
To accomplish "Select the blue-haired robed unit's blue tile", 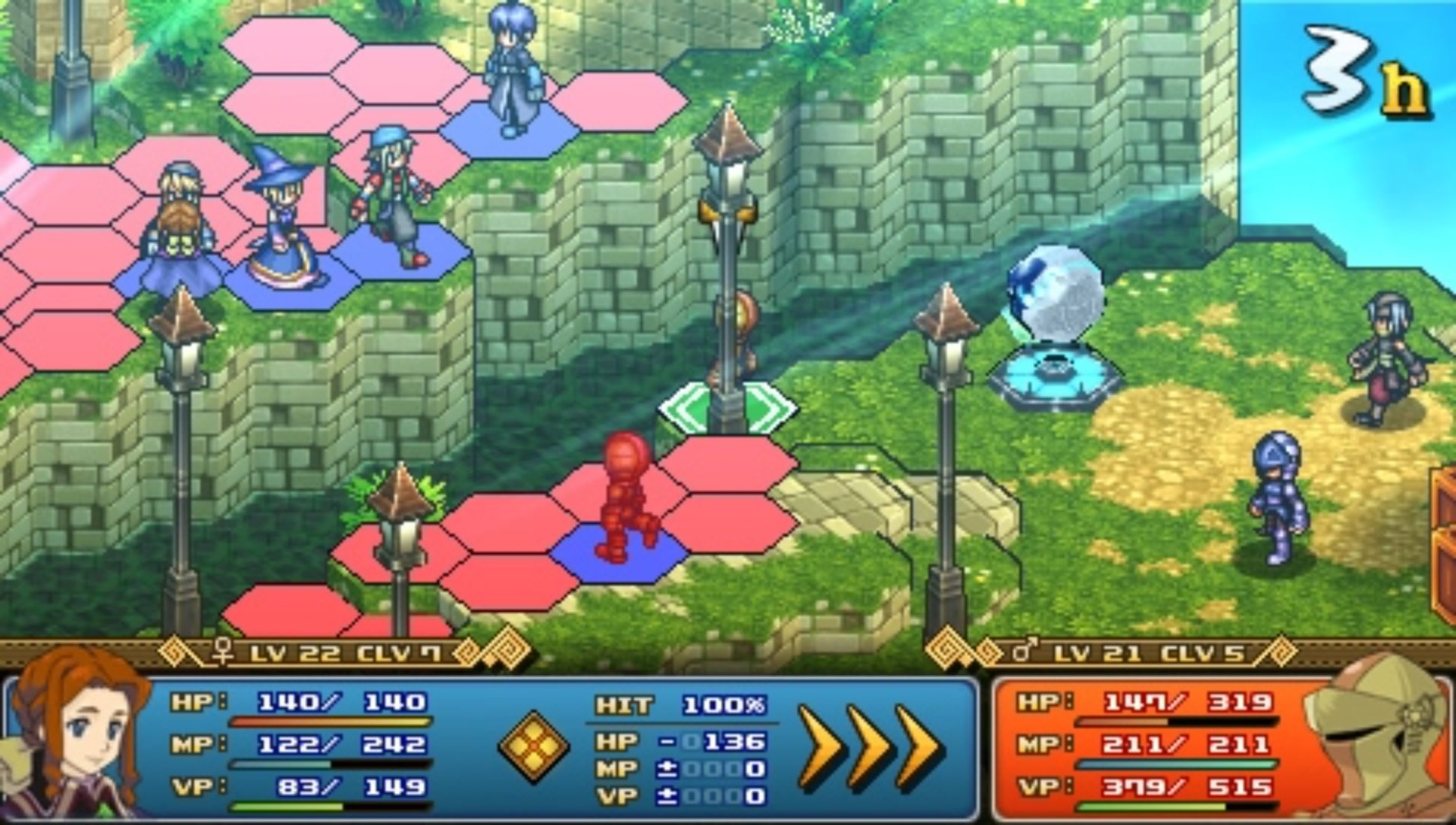I will click(510, 129).
